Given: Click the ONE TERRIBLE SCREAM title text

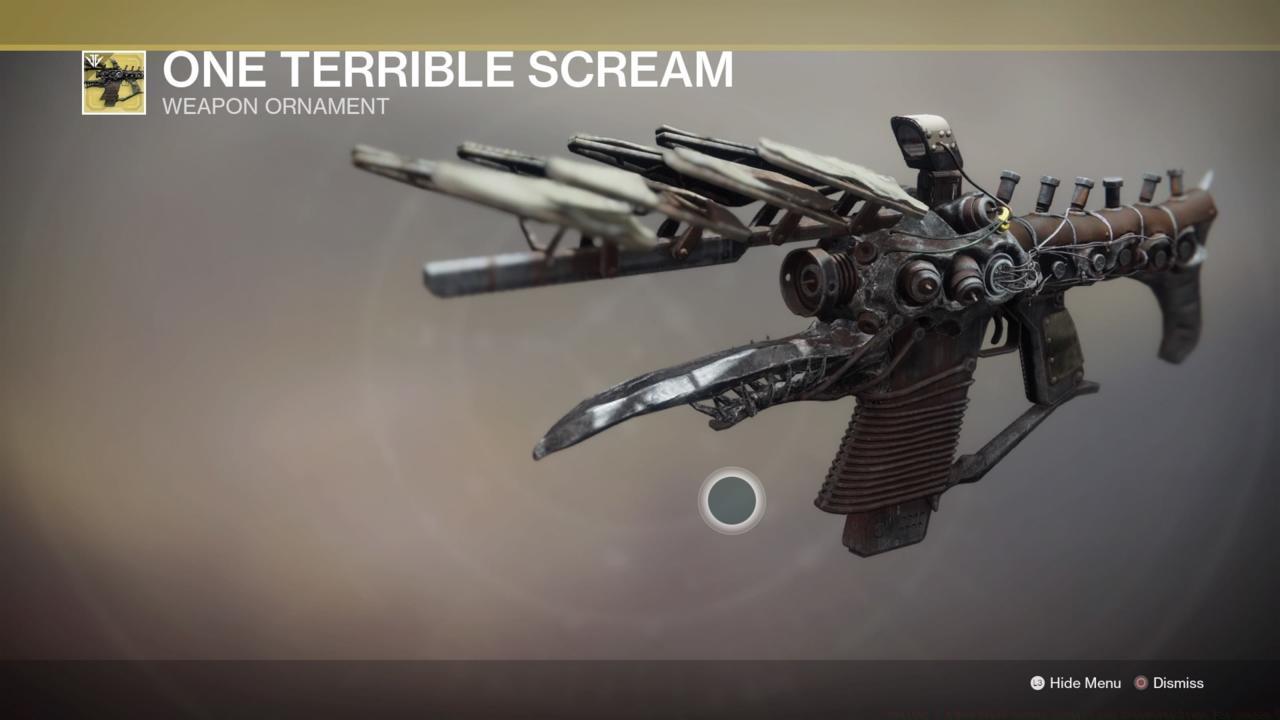Looking at the screenshot, I should tap(448, 70).
